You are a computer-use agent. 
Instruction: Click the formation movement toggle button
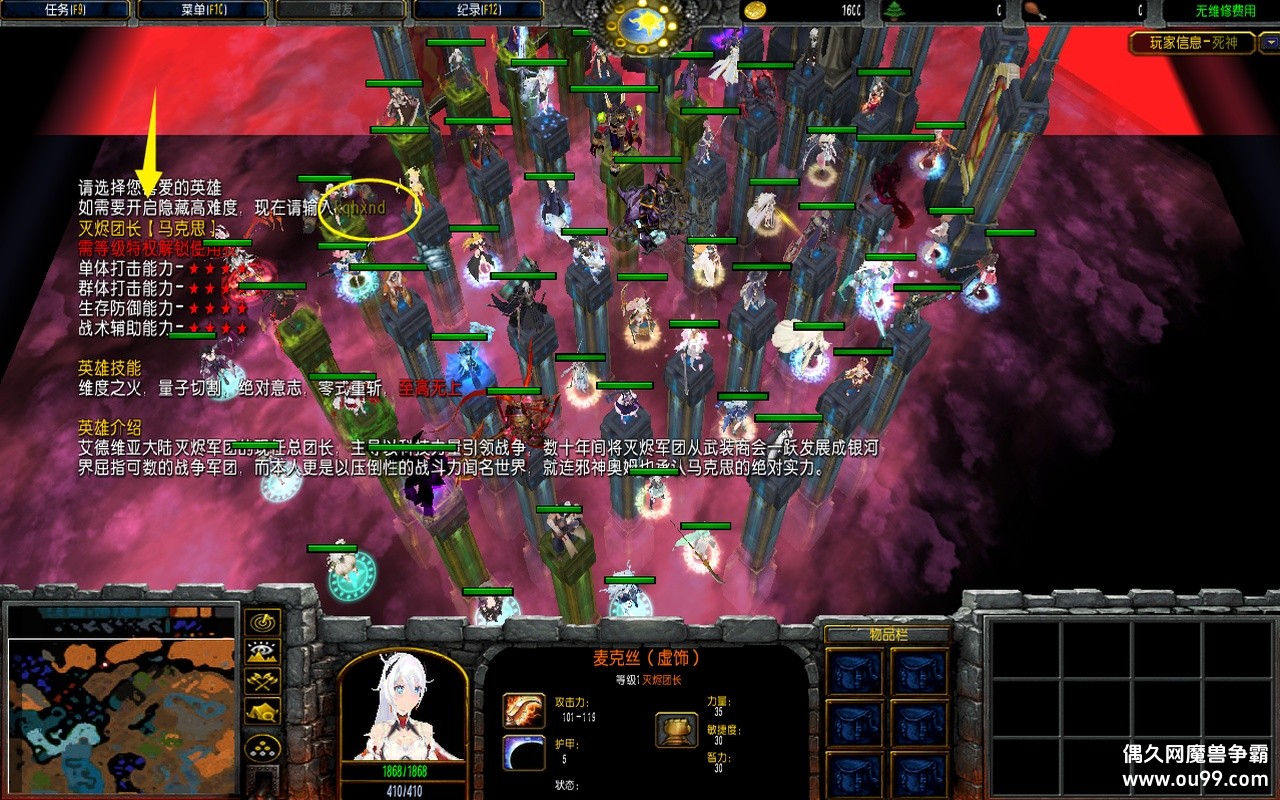coord(263,748)
